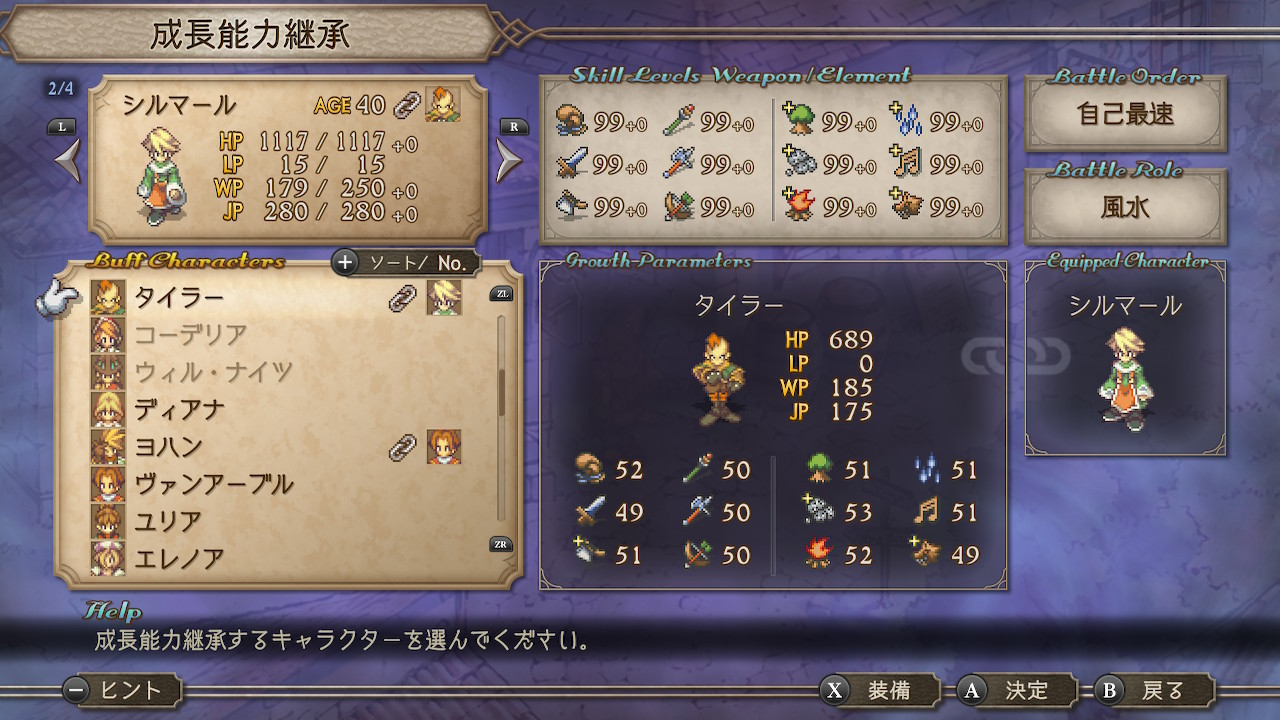Click the equipped character シルマール panel
The height and width of the screenshot is (720, 1280).
[1125, 362]
